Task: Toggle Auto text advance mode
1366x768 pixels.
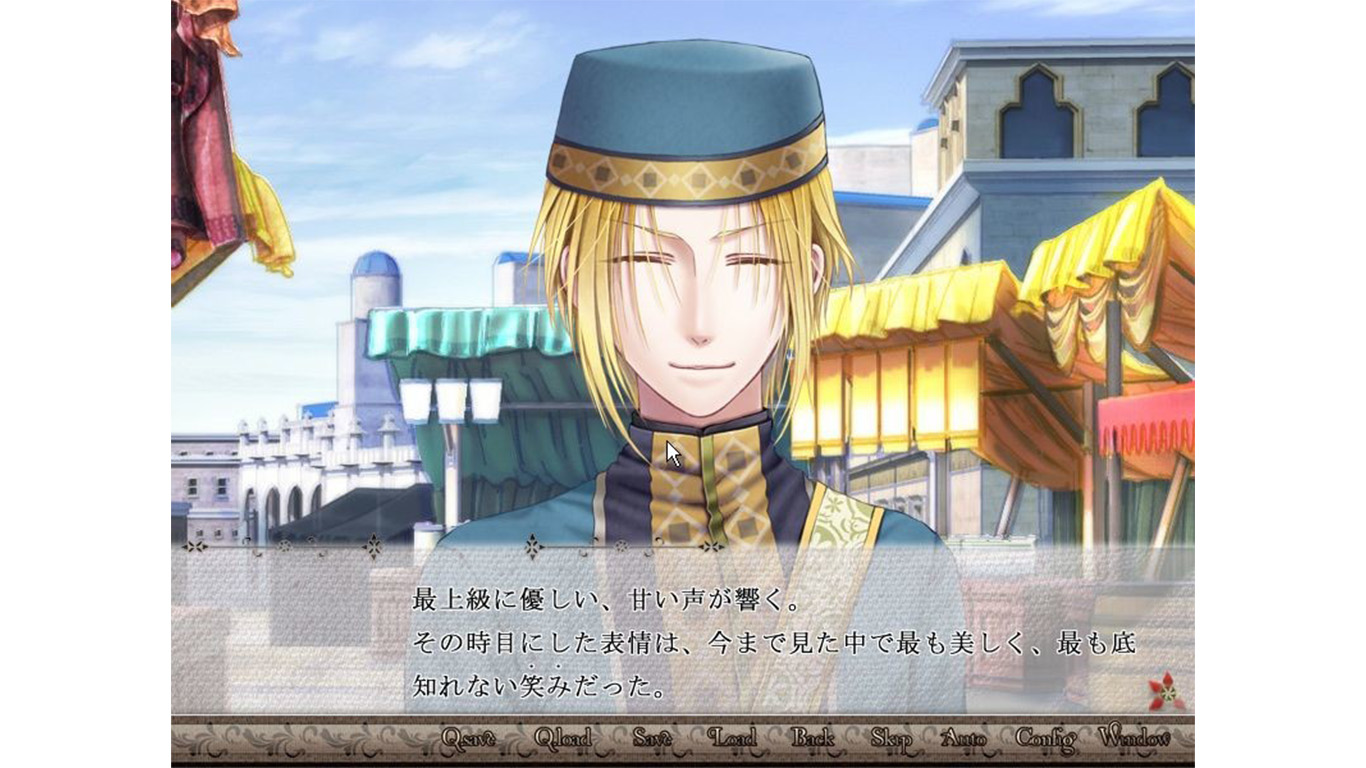Action: click(963, 739)
